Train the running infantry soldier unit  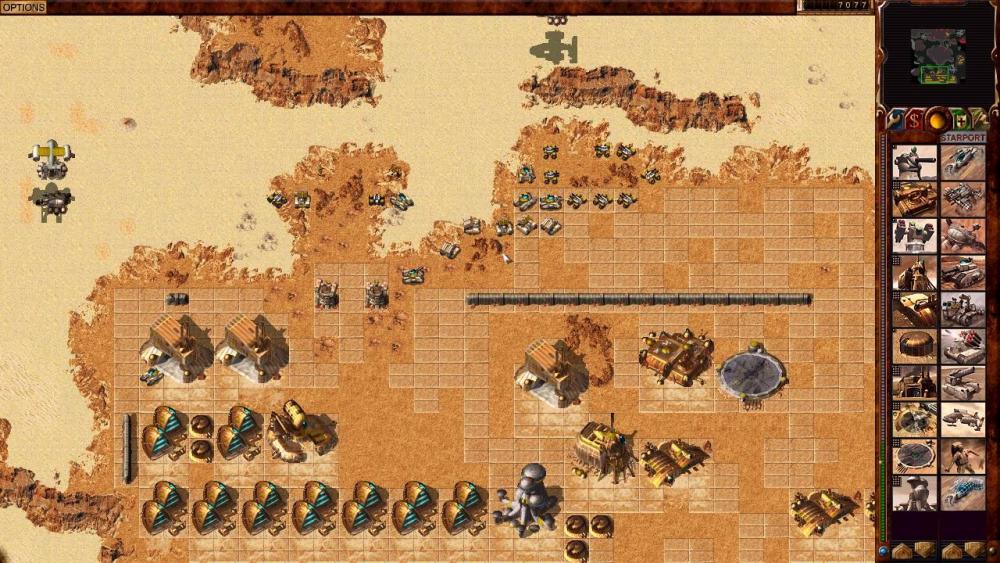pyautogui.click(x=962, y=456)
